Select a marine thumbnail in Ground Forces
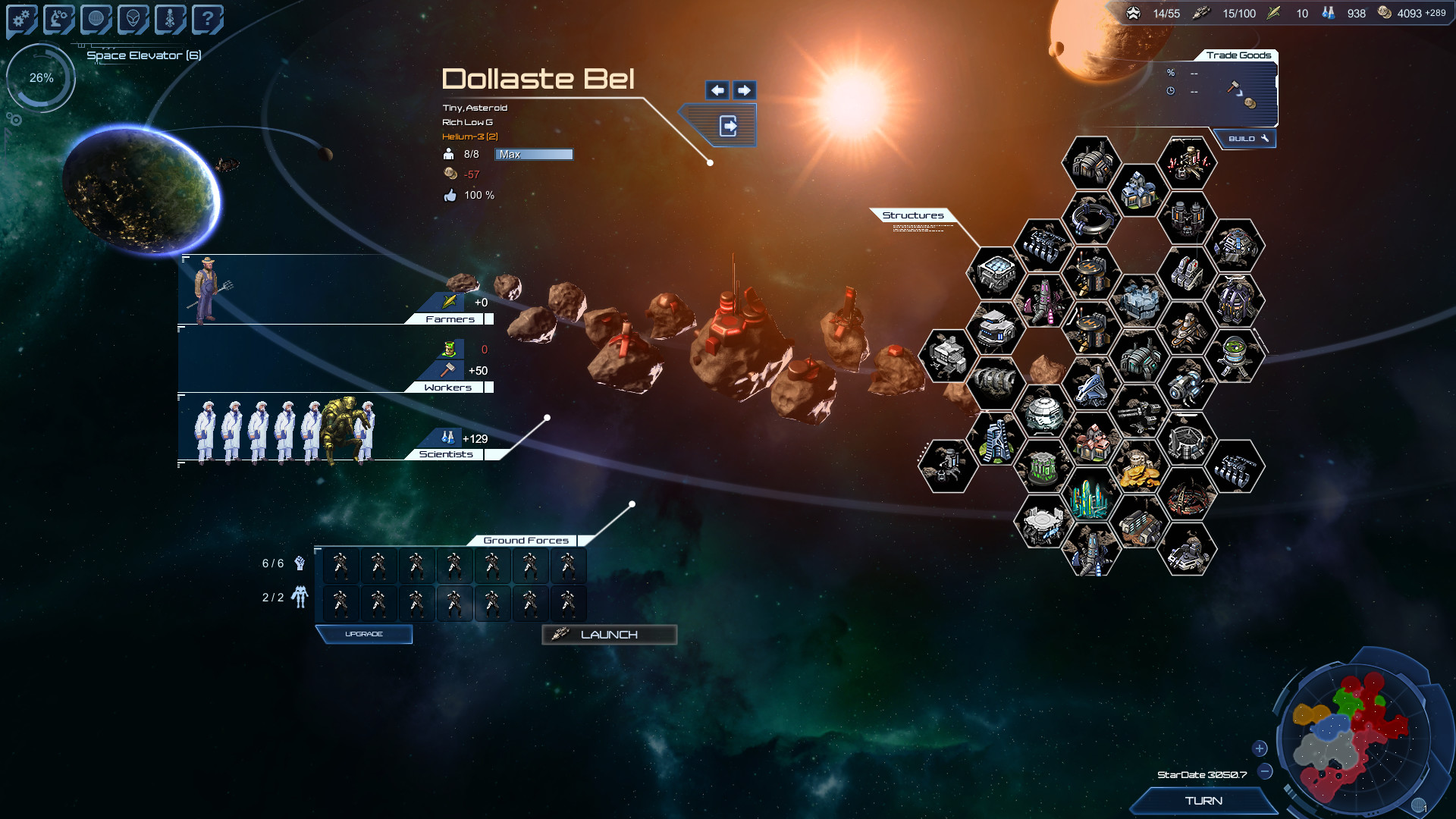This screenshot has height=819, width=1456. coord(340,565)
